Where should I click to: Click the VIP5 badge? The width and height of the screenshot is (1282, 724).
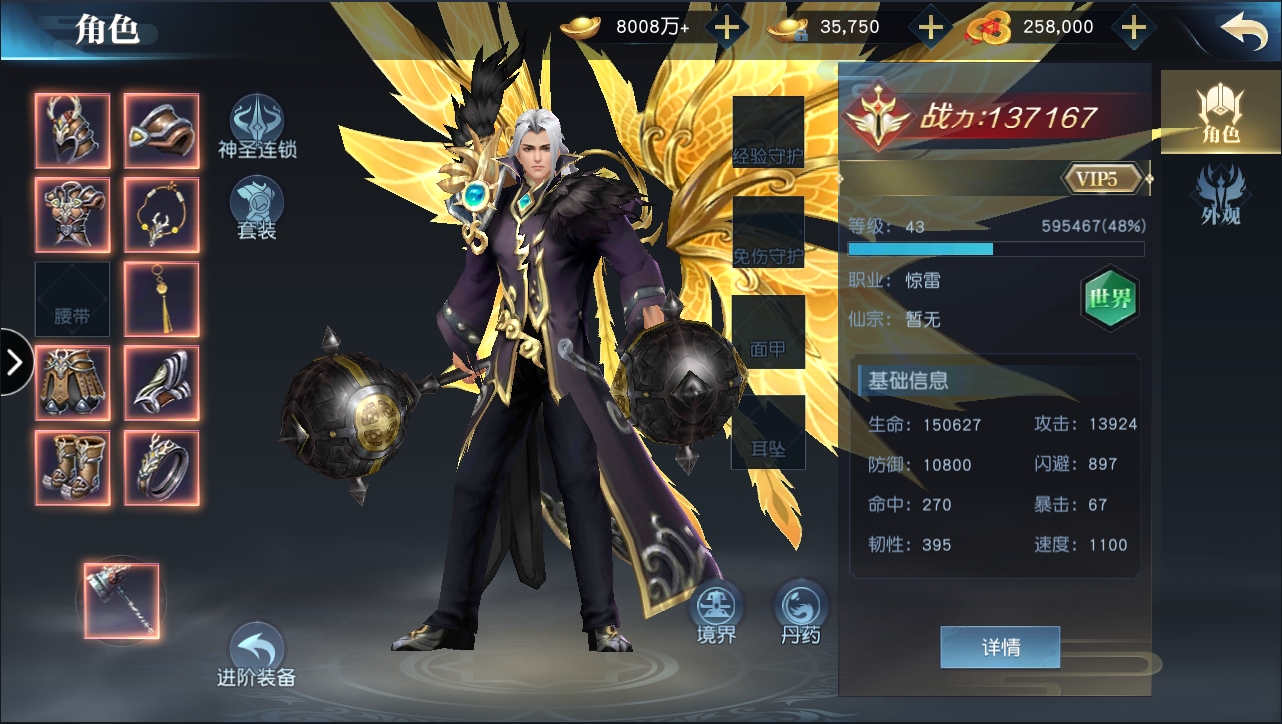(1104, 179)
